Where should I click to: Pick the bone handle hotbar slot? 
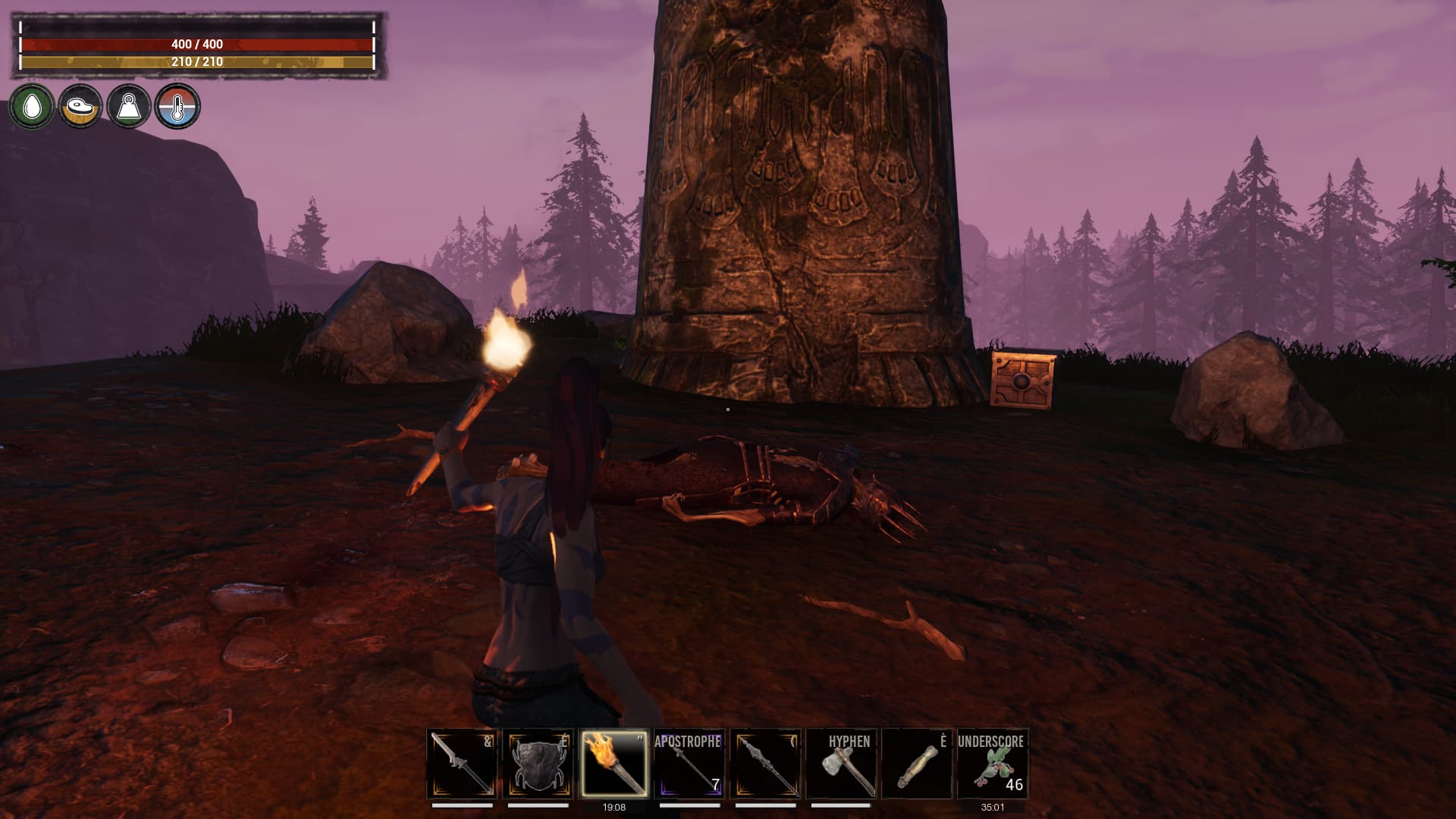tap(916, 764)
